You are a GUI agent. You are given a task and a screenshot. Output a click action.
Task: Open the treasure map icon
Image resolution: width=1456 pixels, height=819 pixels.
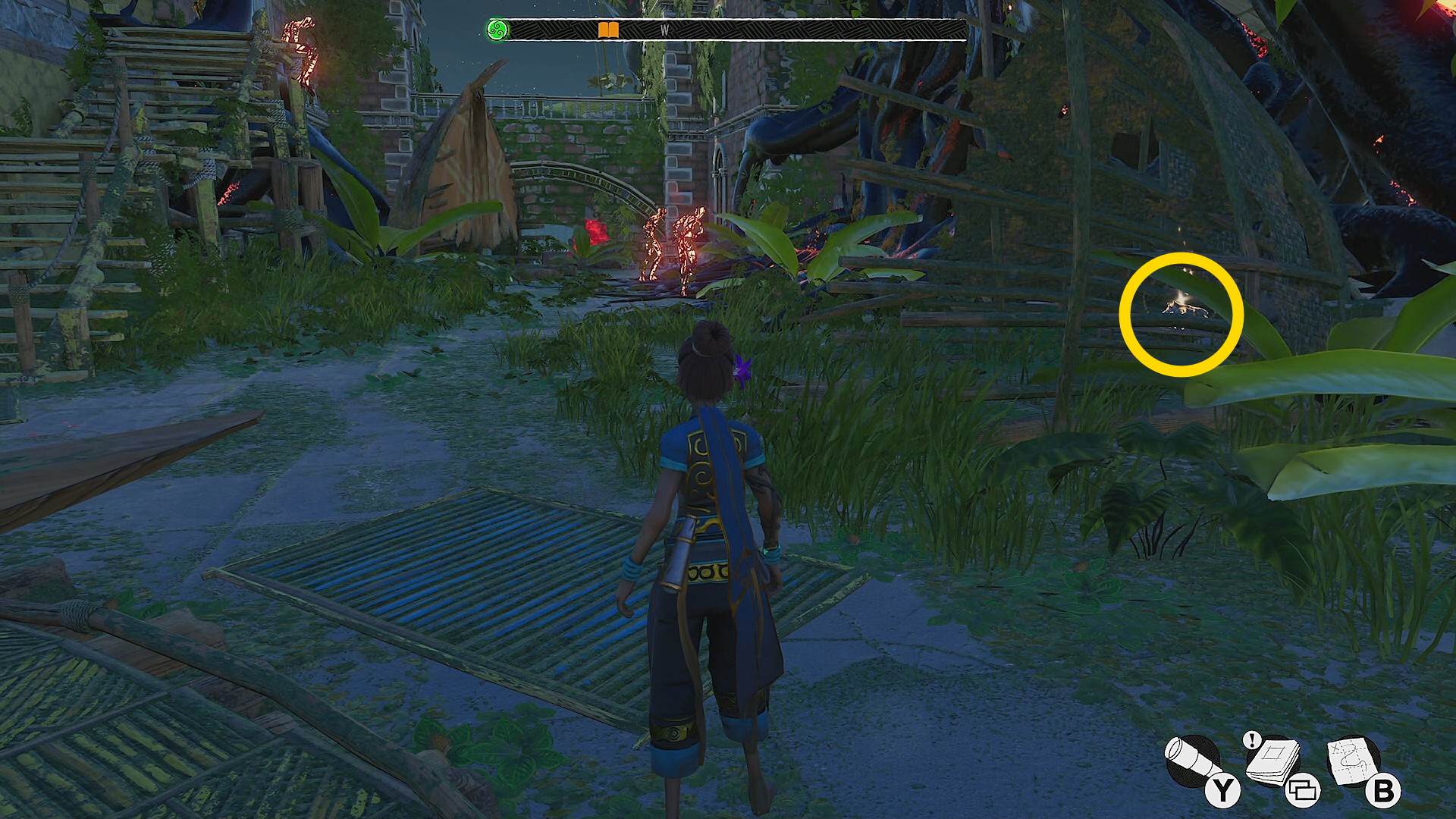pyautogui.click(x=1354, y=761)
